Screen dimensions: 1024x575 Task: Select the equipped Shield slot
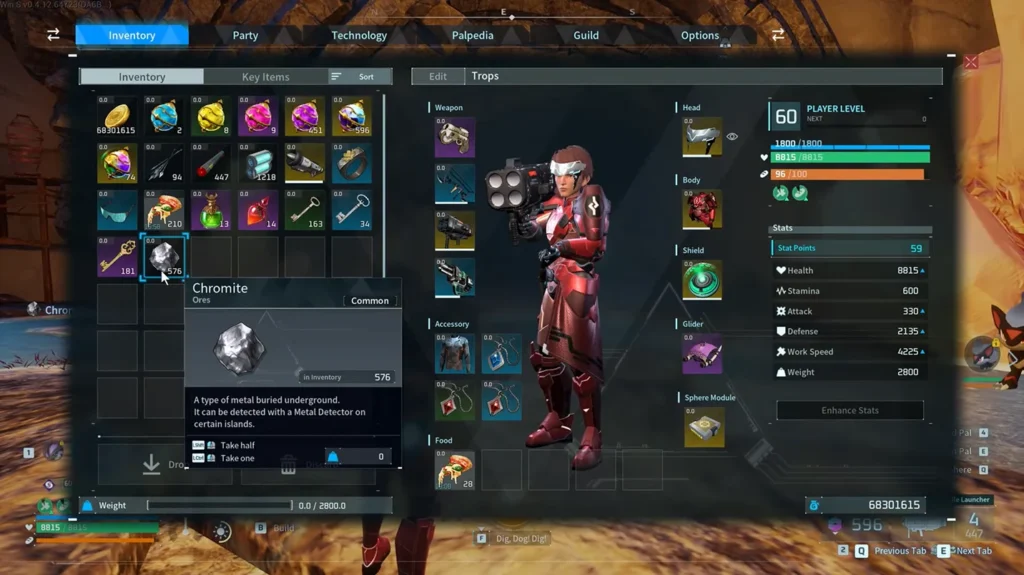tap(702, 280)
